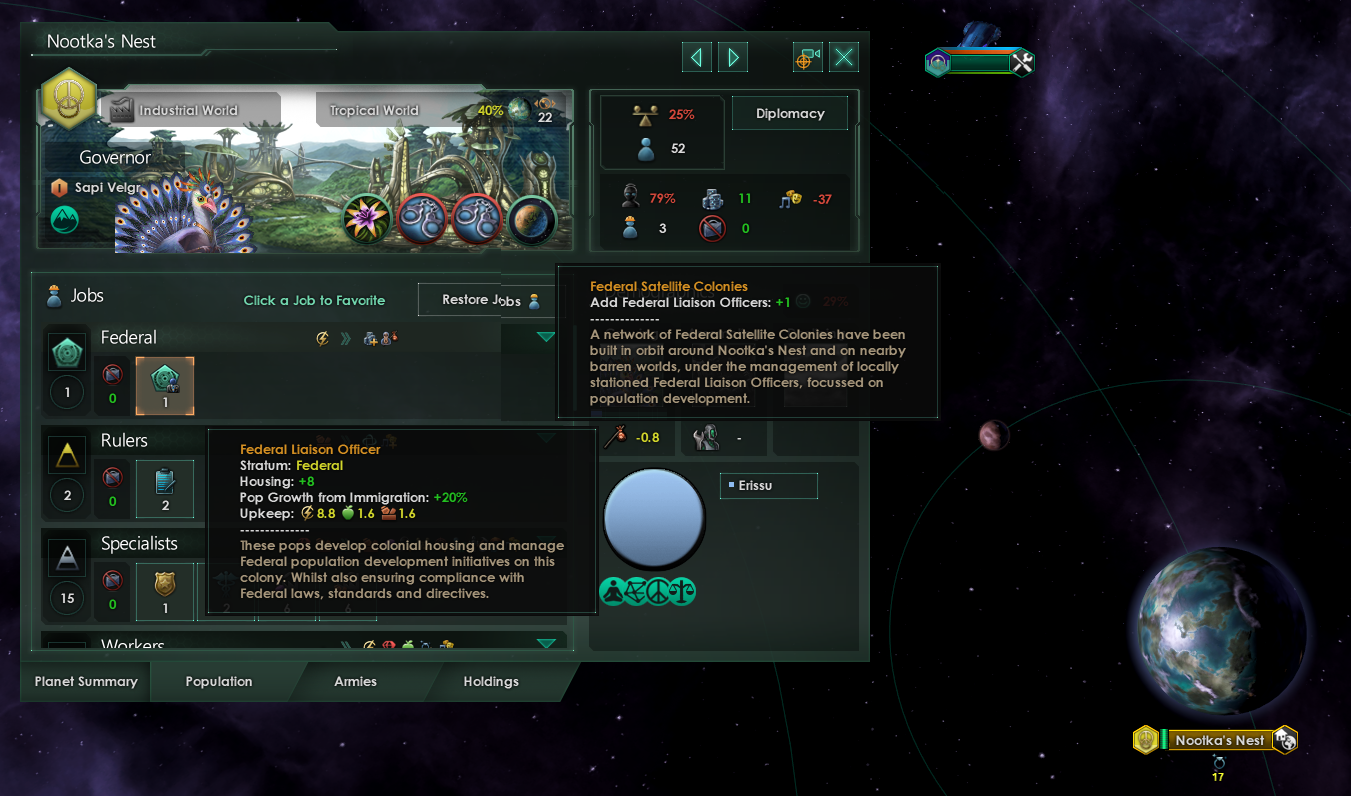
Task: Collapse the Federal jobs category arrow
Action: pyautogui.click(x=545, y=337)
